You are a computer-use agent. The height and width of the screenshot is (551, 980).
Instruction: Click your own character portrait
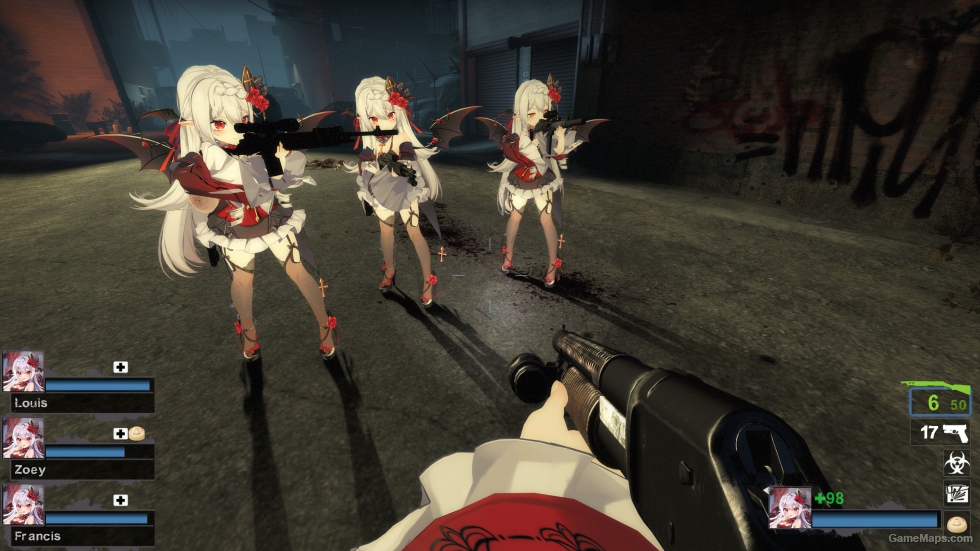789,508
